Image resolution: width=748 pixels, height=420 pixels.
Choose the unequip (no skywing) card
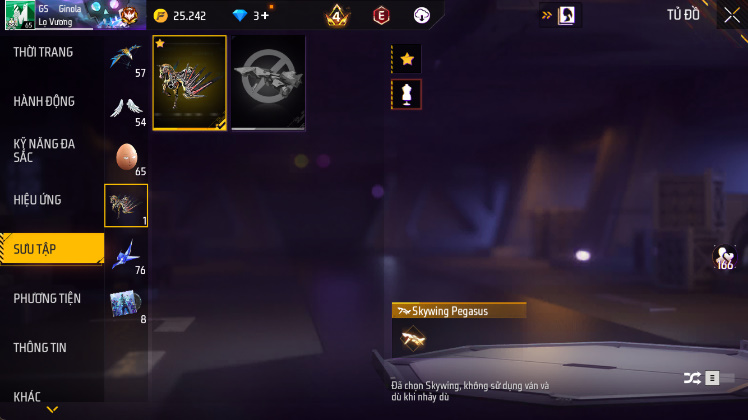click(268, 83)
